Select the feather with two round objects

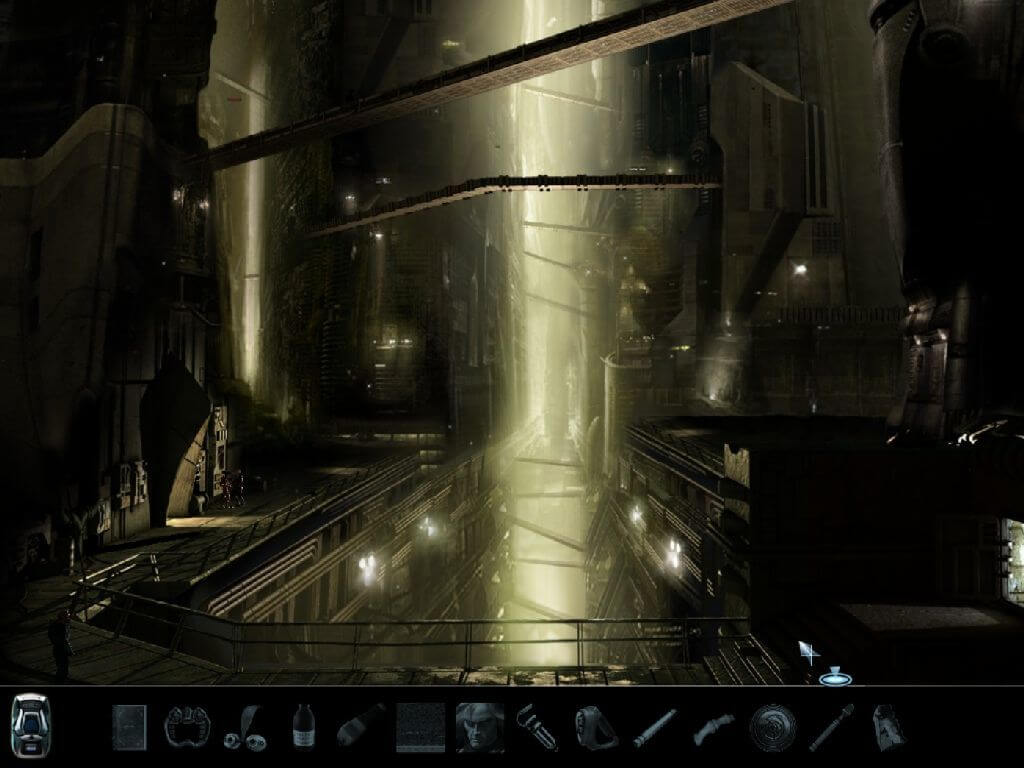tap(243, 727)
